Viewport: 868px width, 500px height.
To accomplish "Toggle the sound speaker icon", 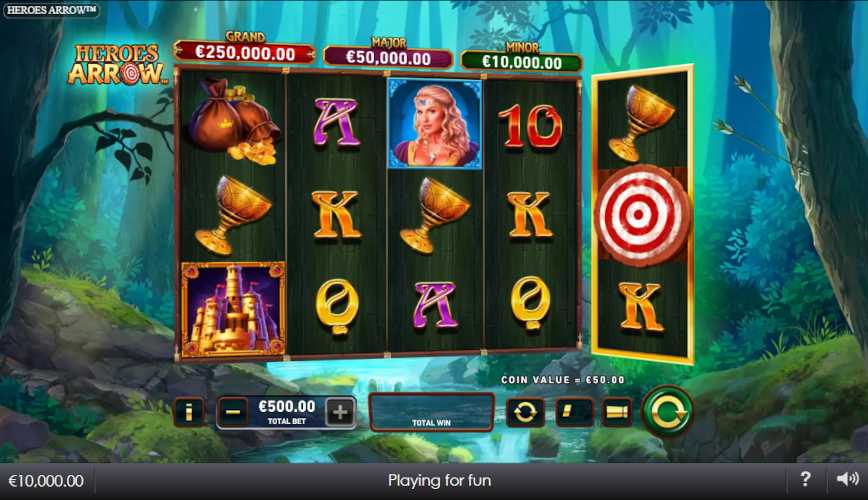I will (847, 480).
